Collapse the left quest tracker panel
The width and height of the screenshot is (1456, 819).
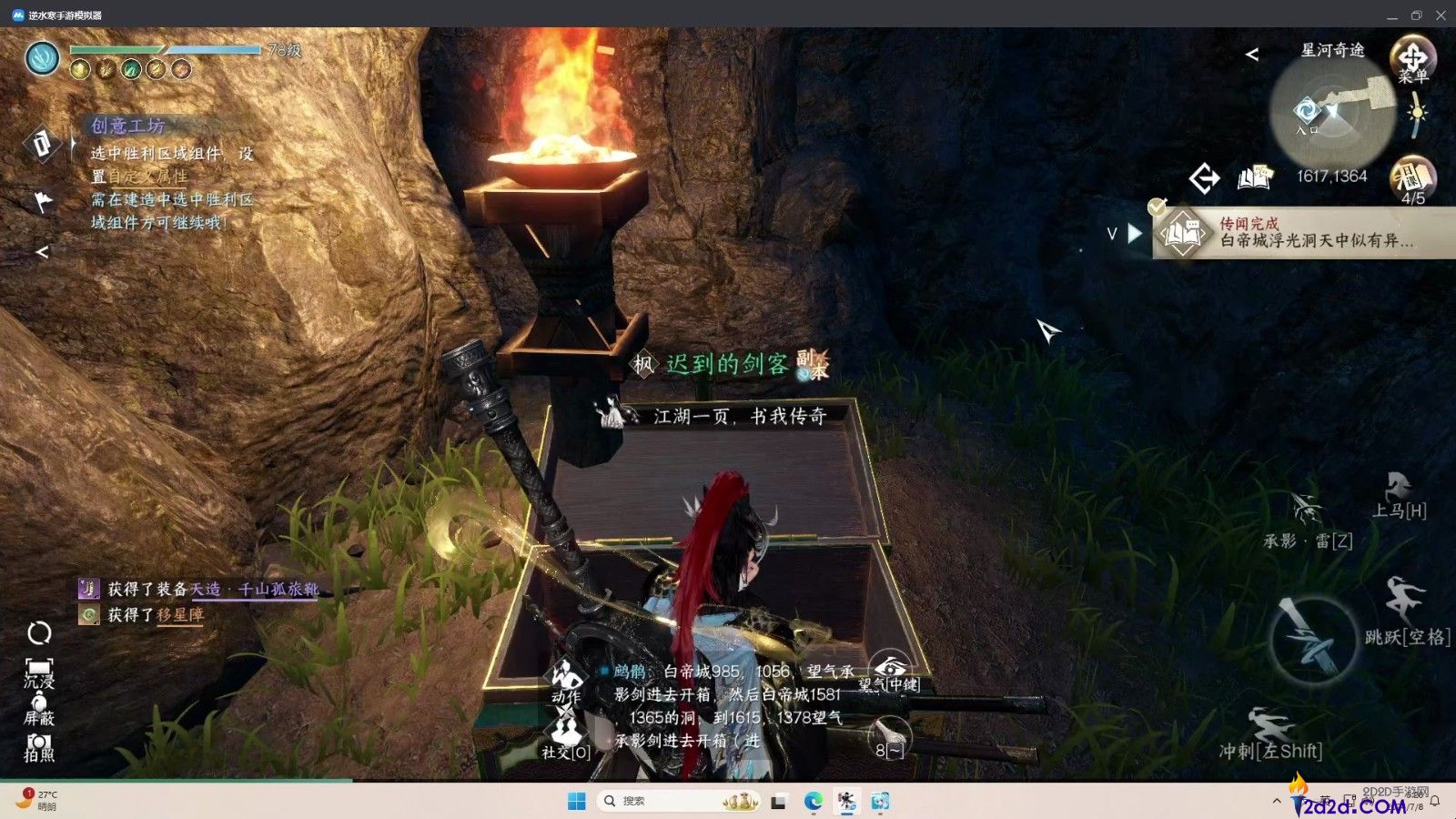click(x=42, y=252)
